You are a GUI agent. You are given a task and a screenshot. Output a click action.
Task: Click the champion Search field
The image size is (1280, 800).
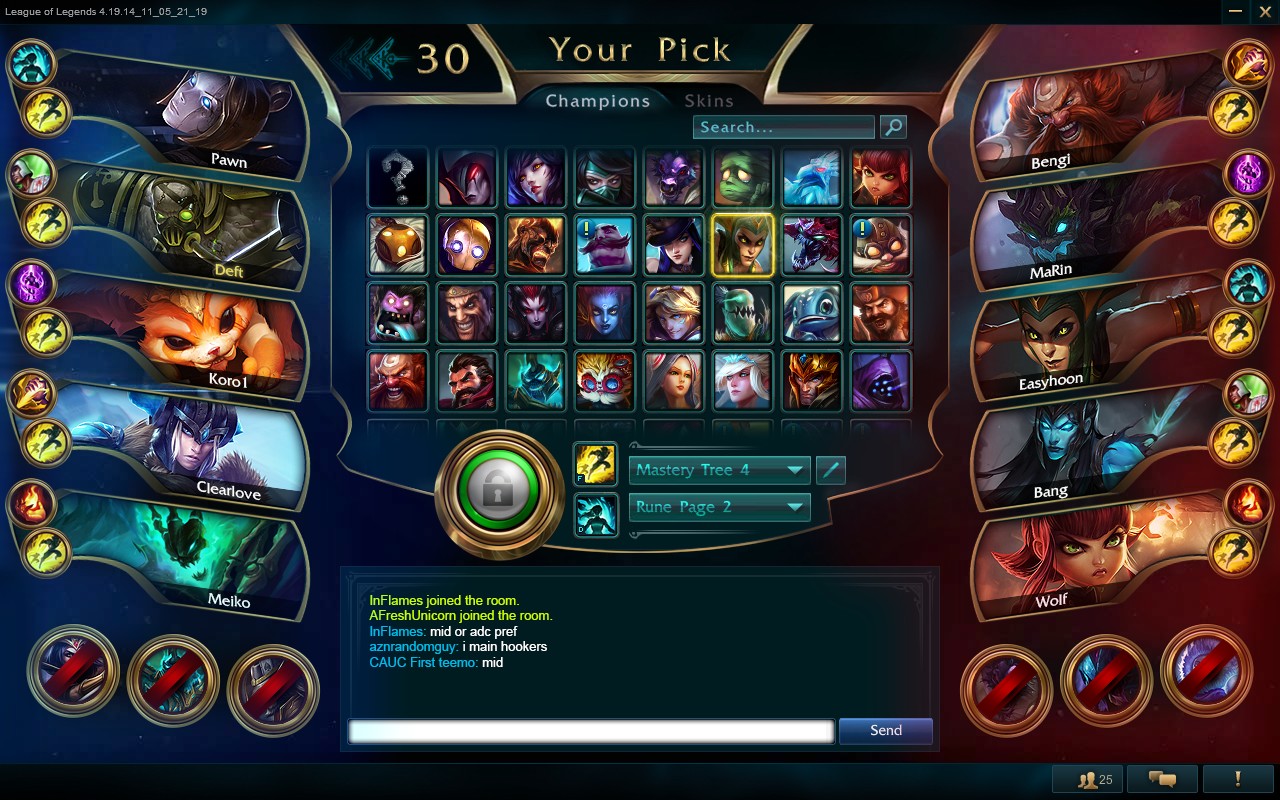coord(783,127)
